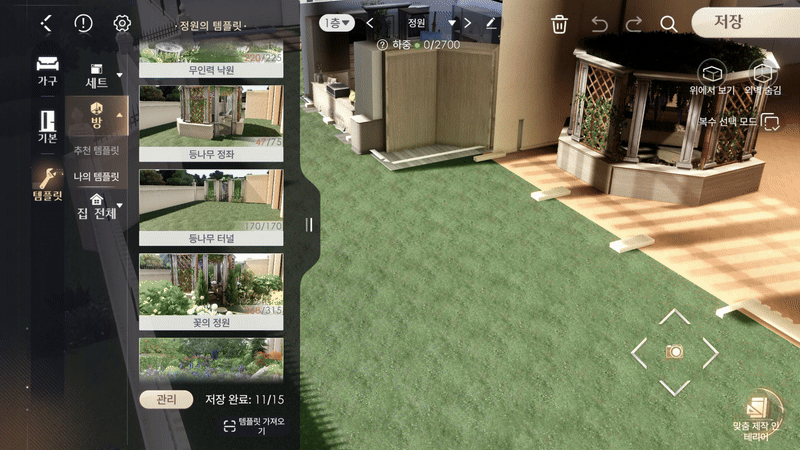Pick the 꽃의 정원 template thumbnail
Image resolution: width=800 pixels, height=450 pixels.
point(210,291)
